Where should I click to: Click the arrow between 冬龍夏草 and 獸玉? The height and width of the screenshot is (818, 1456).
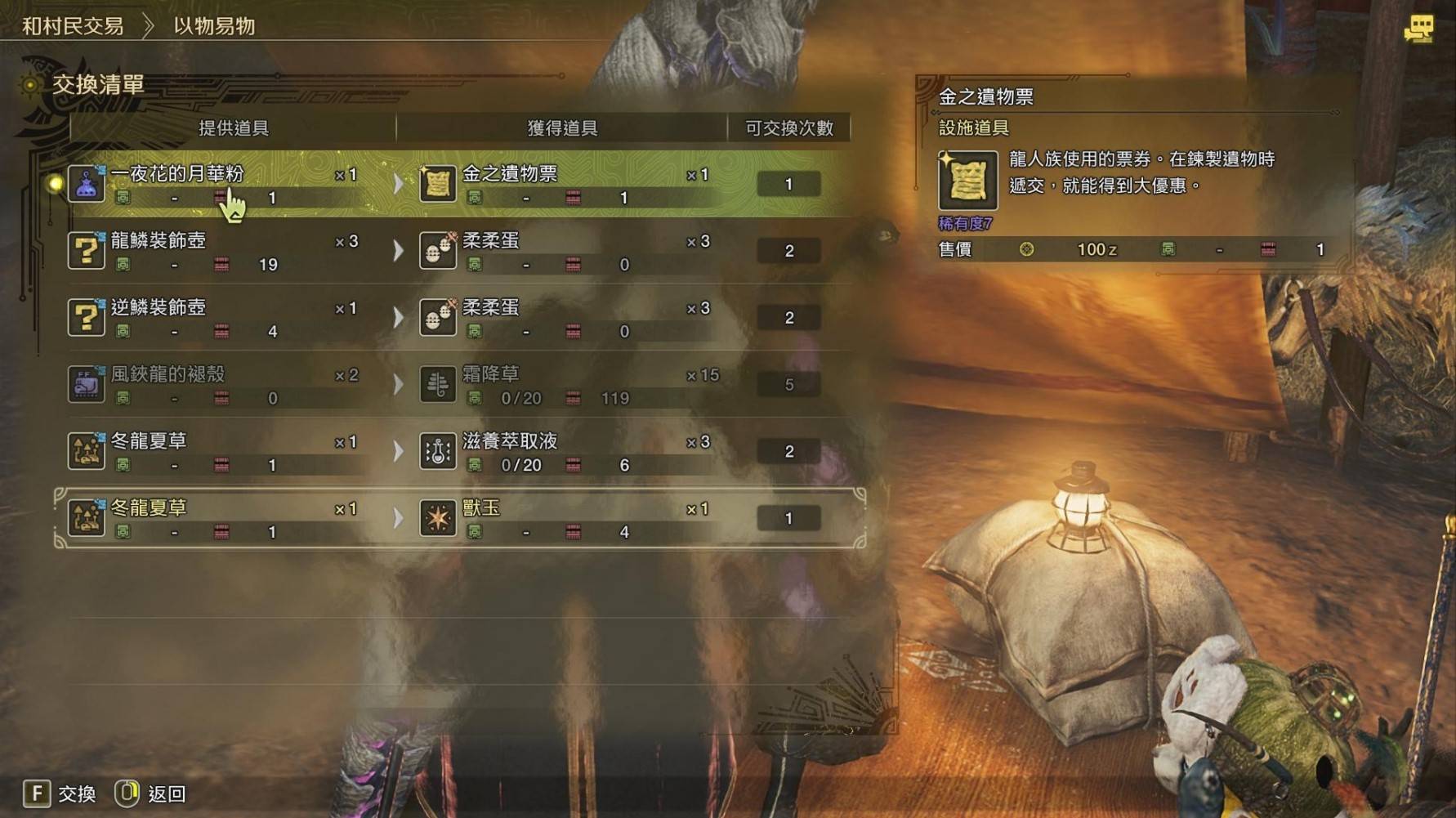(x=400, y=517)
